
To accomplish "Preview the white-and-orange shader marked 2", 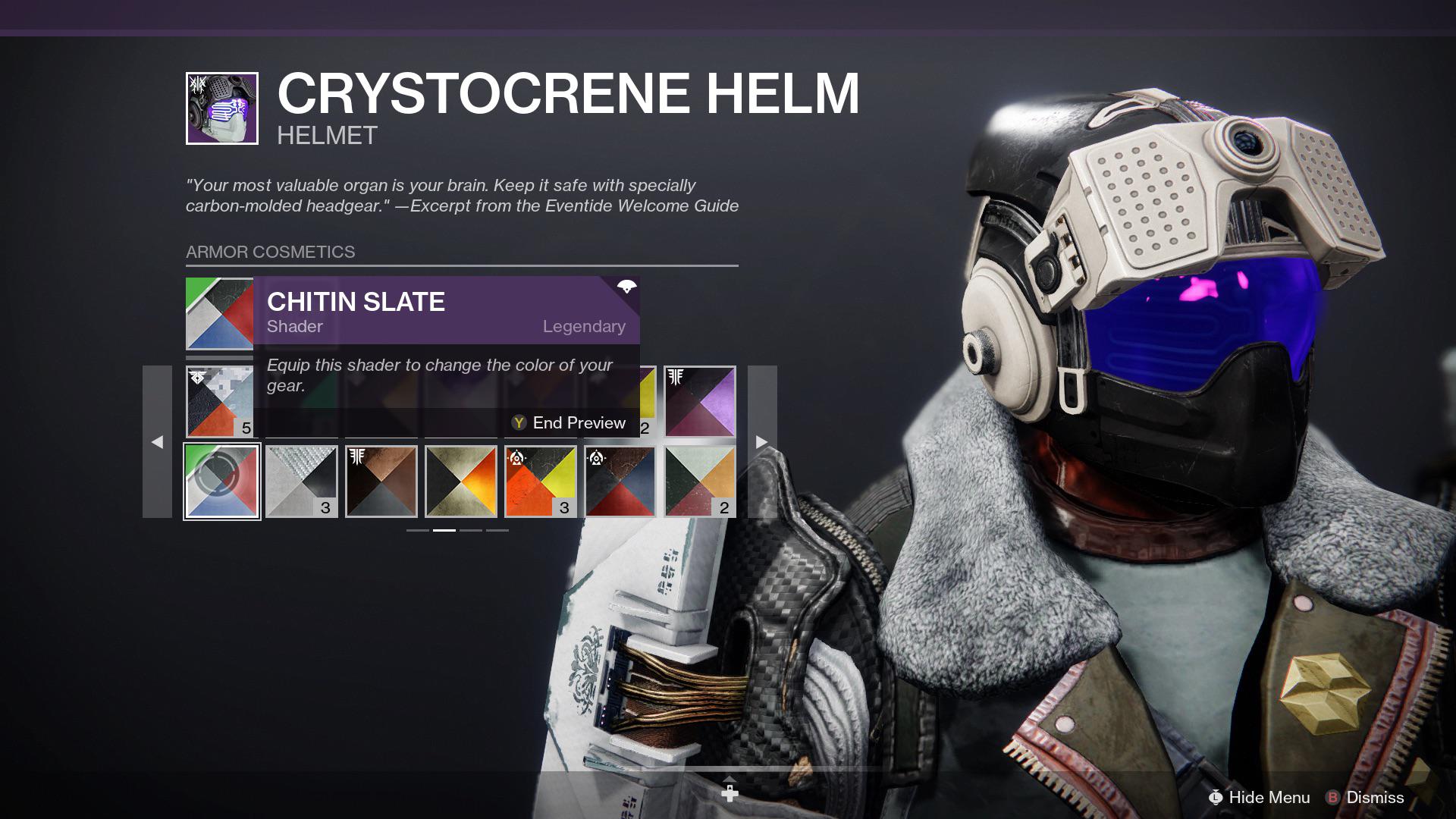I will pyautogui.click(x=701, y=481).
